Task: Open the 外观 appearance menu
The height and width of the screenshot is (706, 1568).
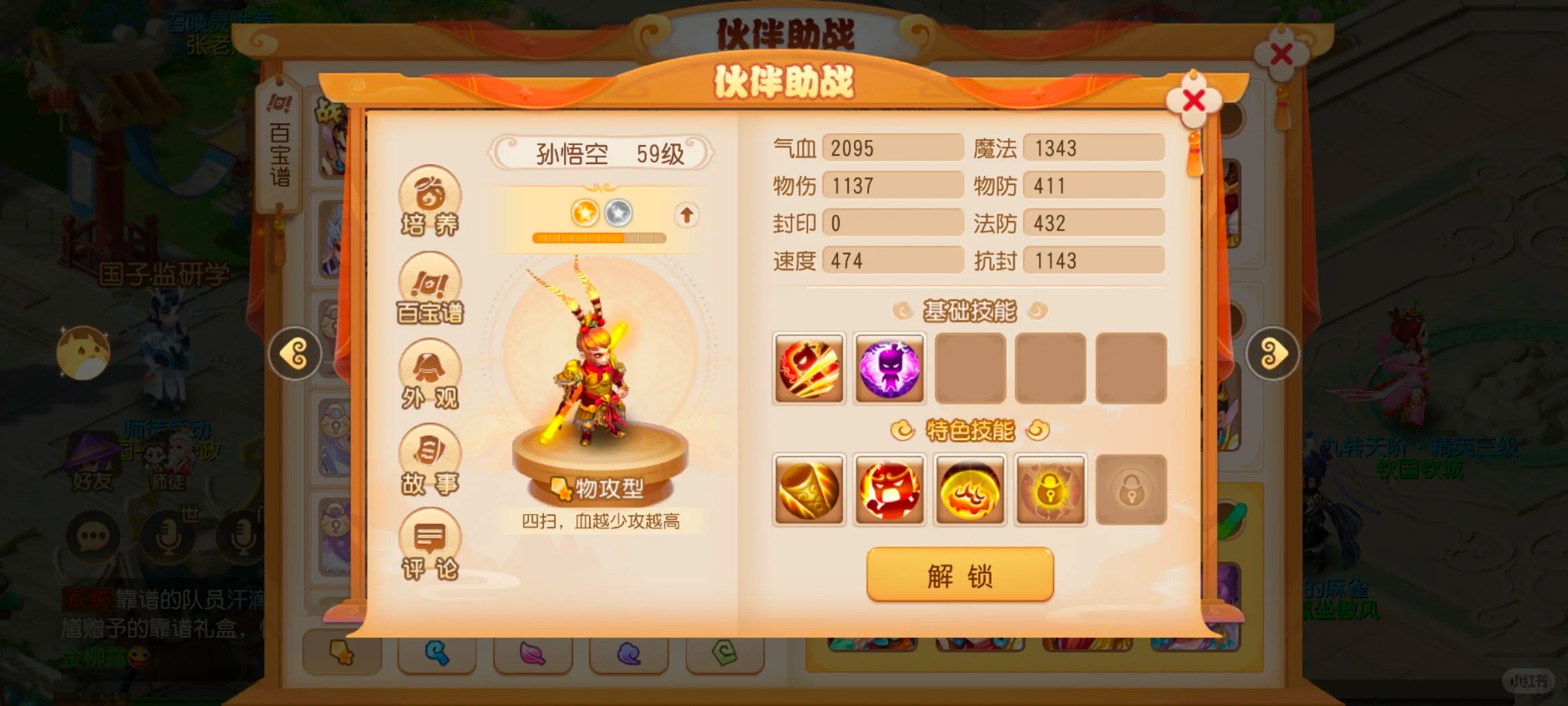Action: (x=430, y=375)
